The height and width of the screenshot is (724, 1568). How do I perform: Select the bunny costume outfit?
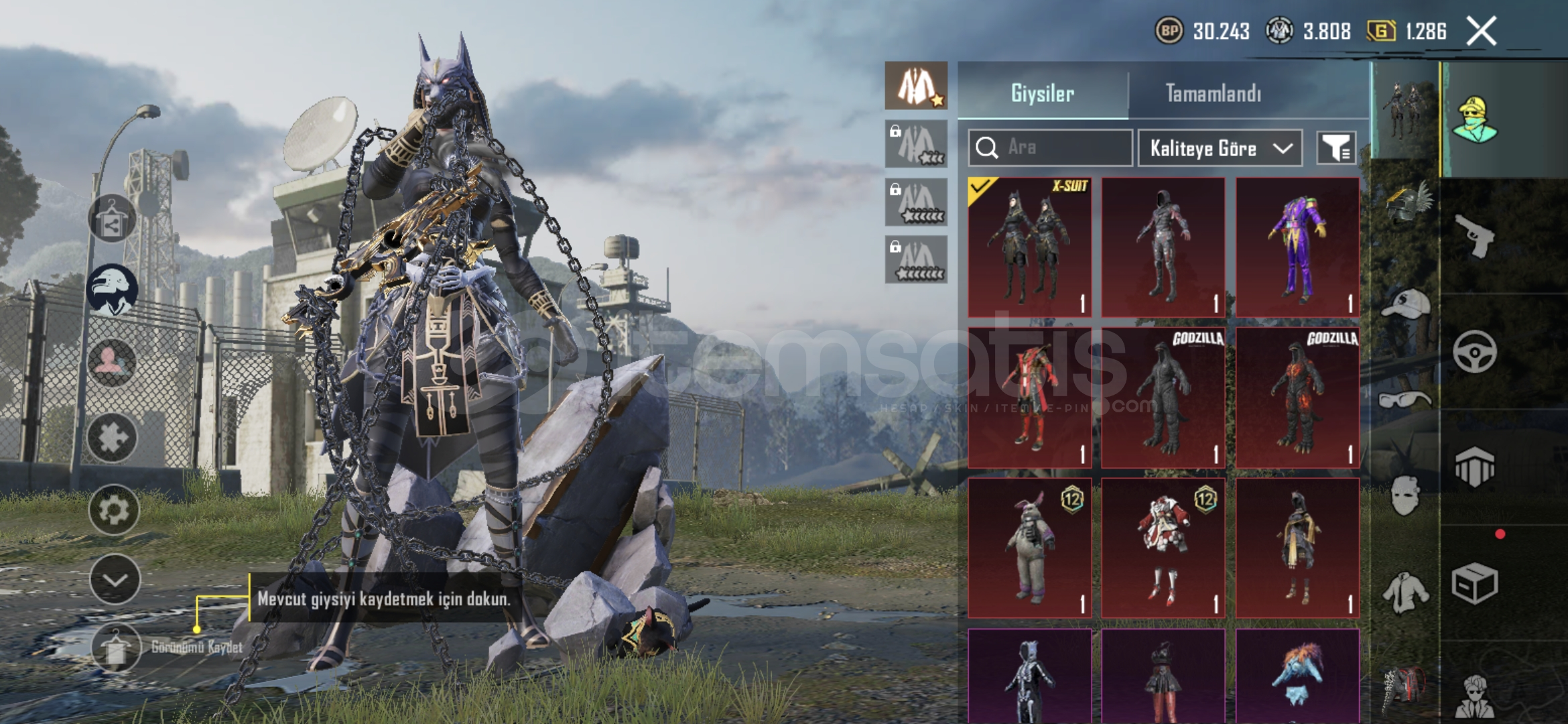point(1029,548)
